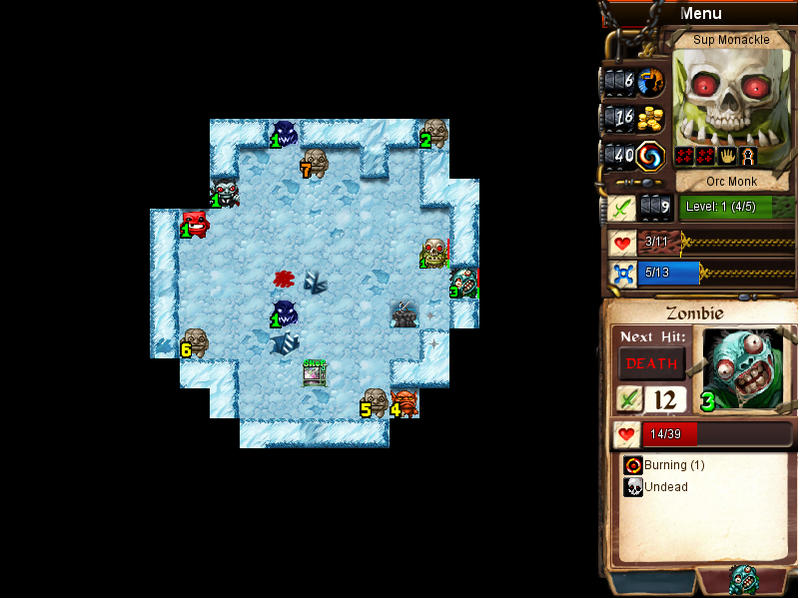The width and height of the screenshot is (800, 599).
Task: Click the blue and orange head icon
Action: (x=651, y=80)
